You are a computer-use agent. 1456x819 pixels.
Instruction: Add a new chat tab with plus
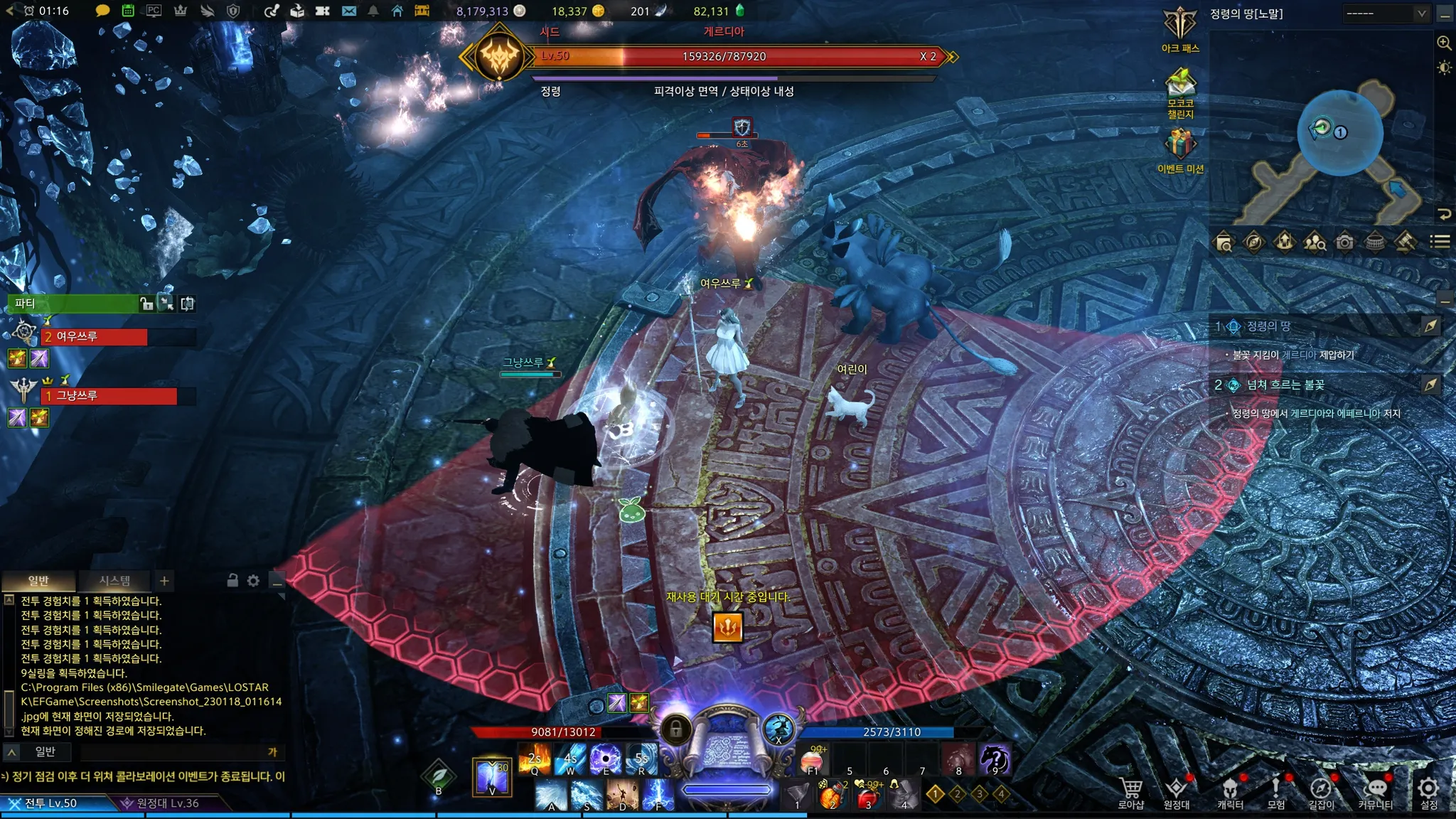click(x=164, y=581)
